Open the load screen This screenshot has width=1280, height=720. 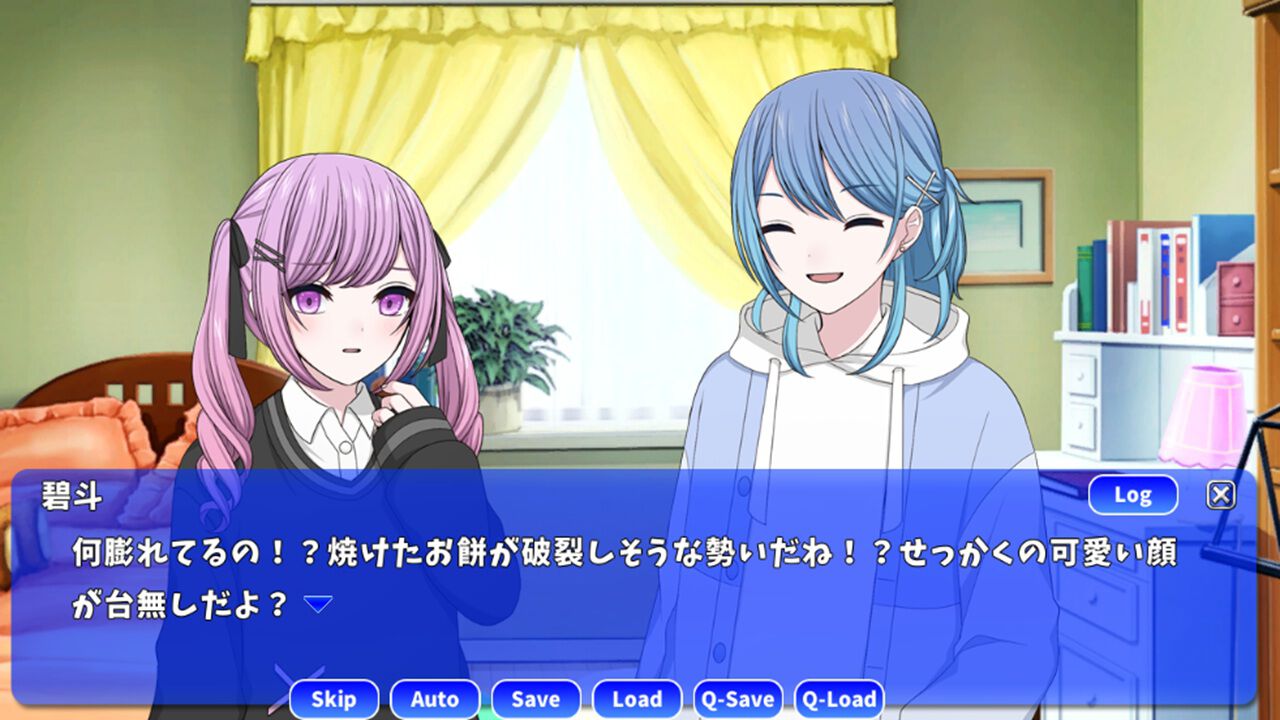[637, 699]
